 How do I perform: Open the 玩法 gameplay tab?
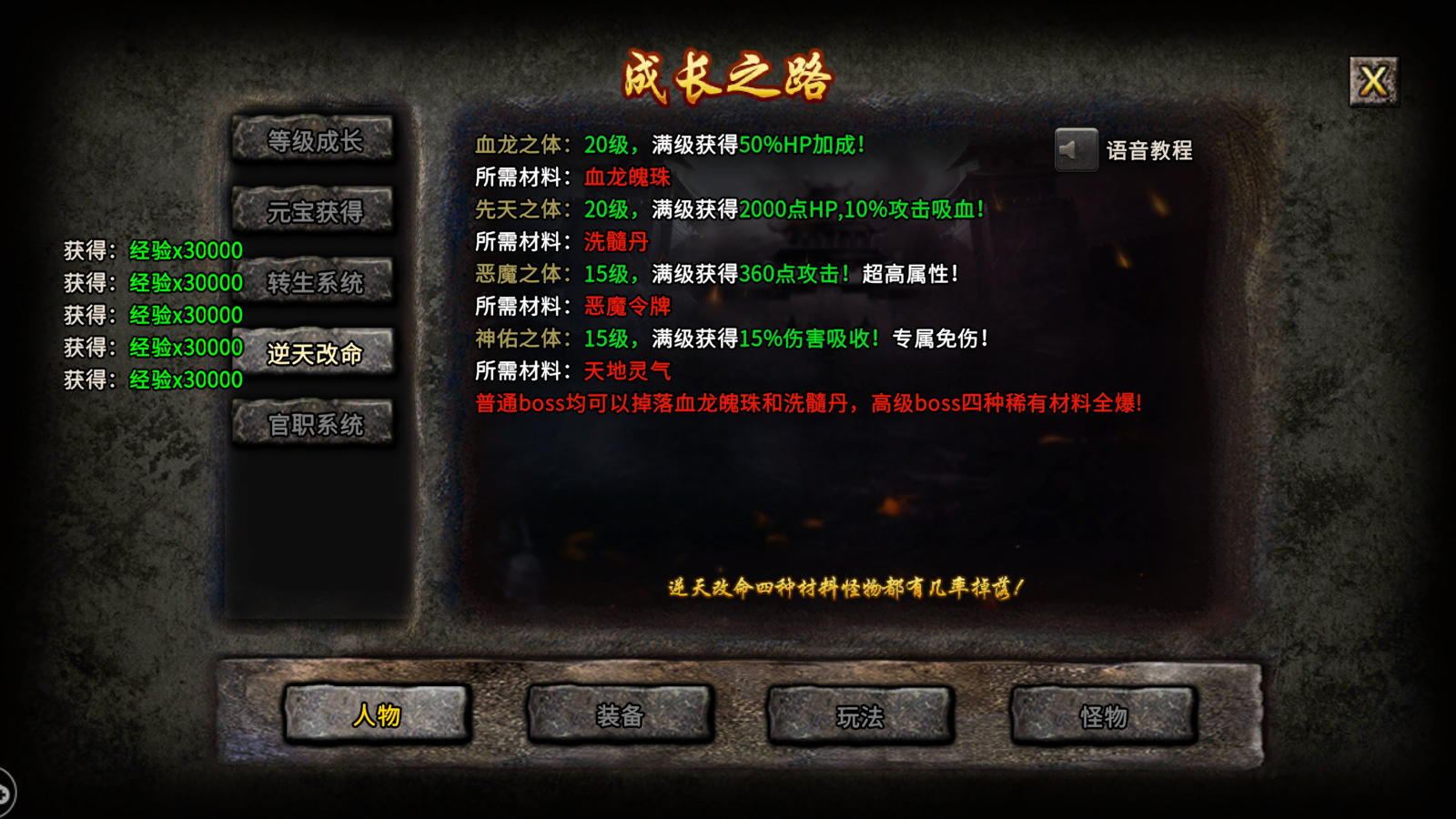click(860, 716)
